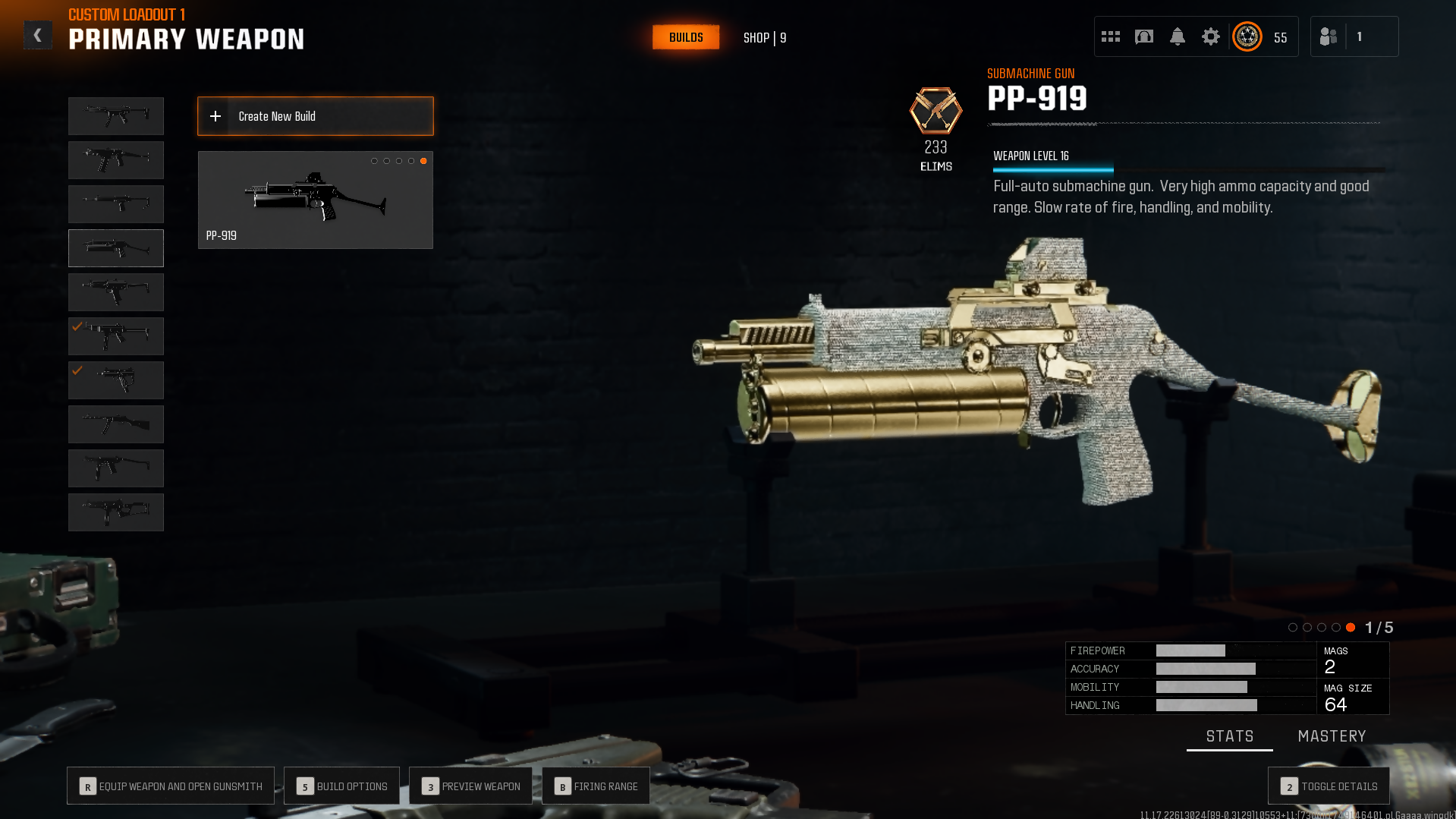Switch to the Builds tab
This screenshot has width=1456, height=819.
[x=686, y=37]
